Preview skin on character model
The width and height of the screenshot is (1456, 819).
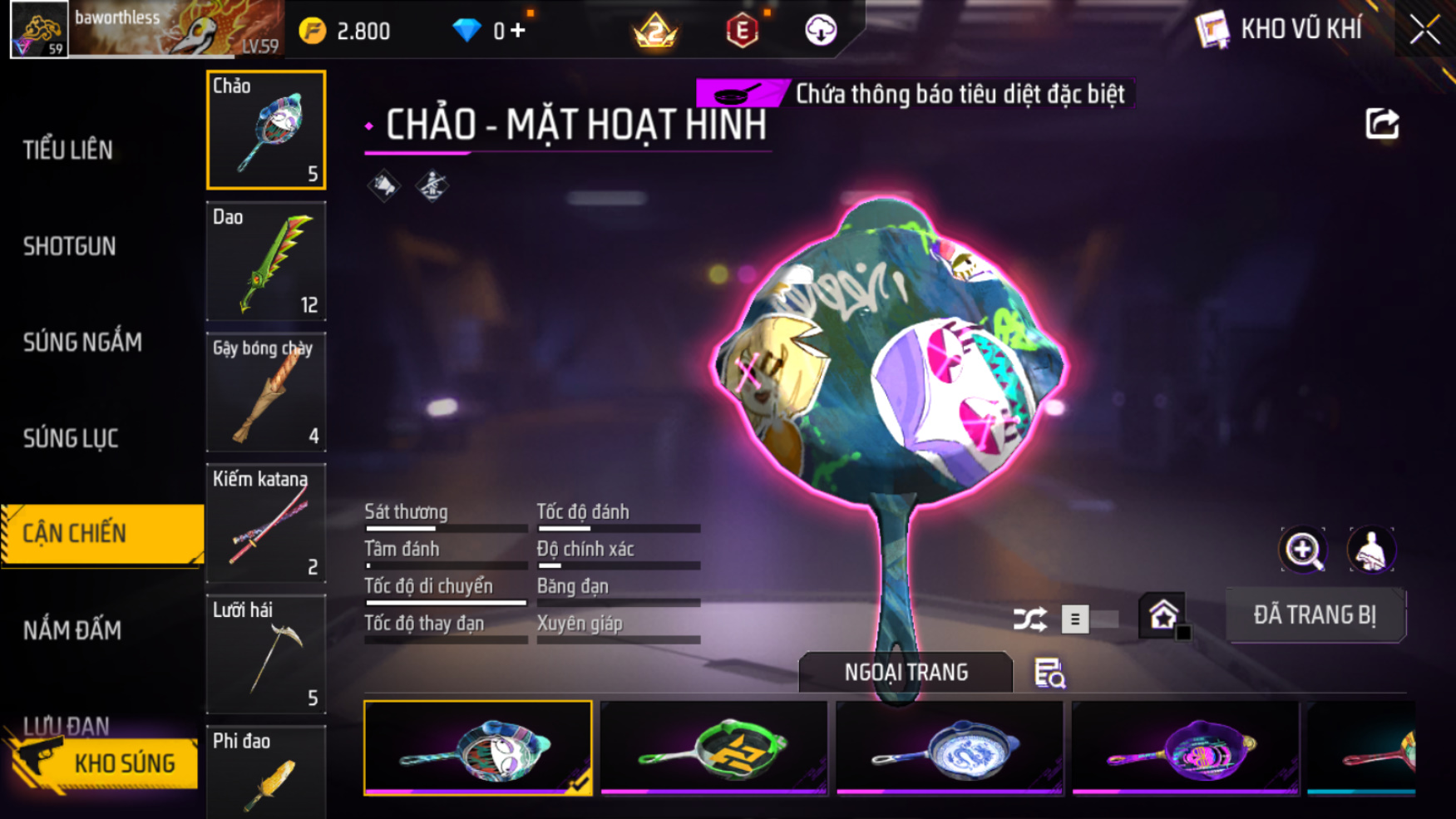coord(1370,550)
